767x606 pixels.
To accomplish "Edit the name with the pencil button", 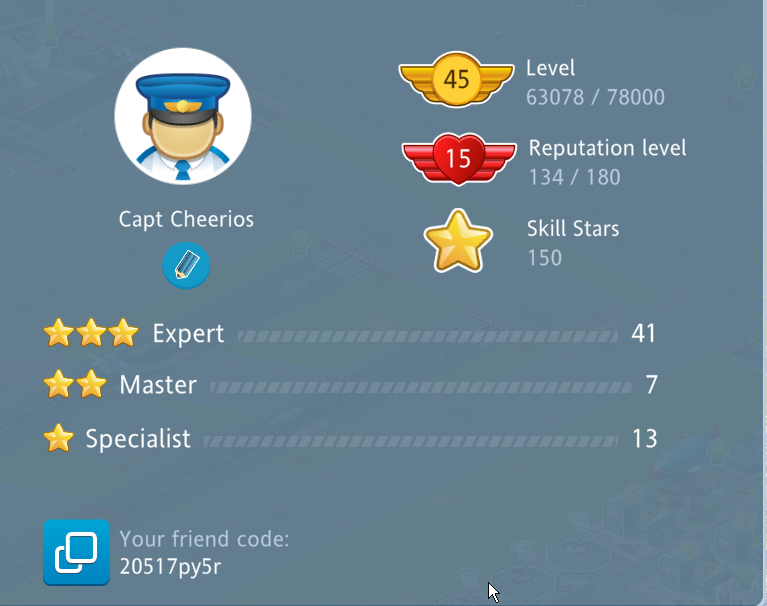I will (186, 266).
